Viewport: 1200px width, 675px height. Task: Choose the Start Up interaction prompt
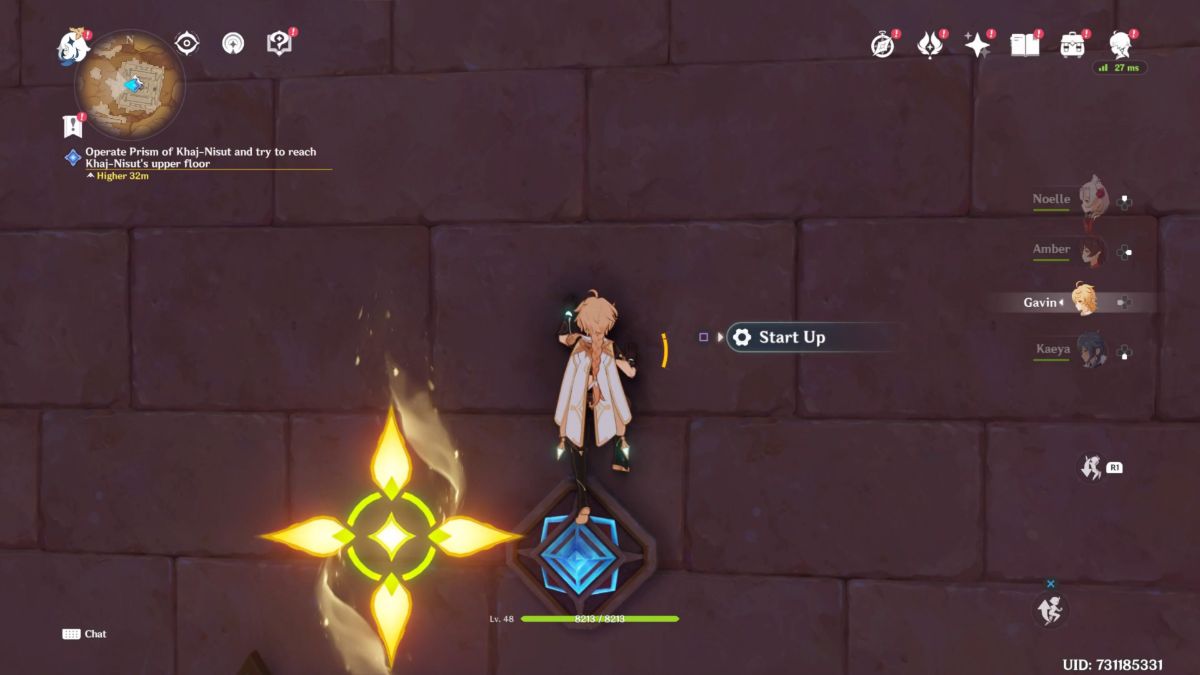point(791,338)
